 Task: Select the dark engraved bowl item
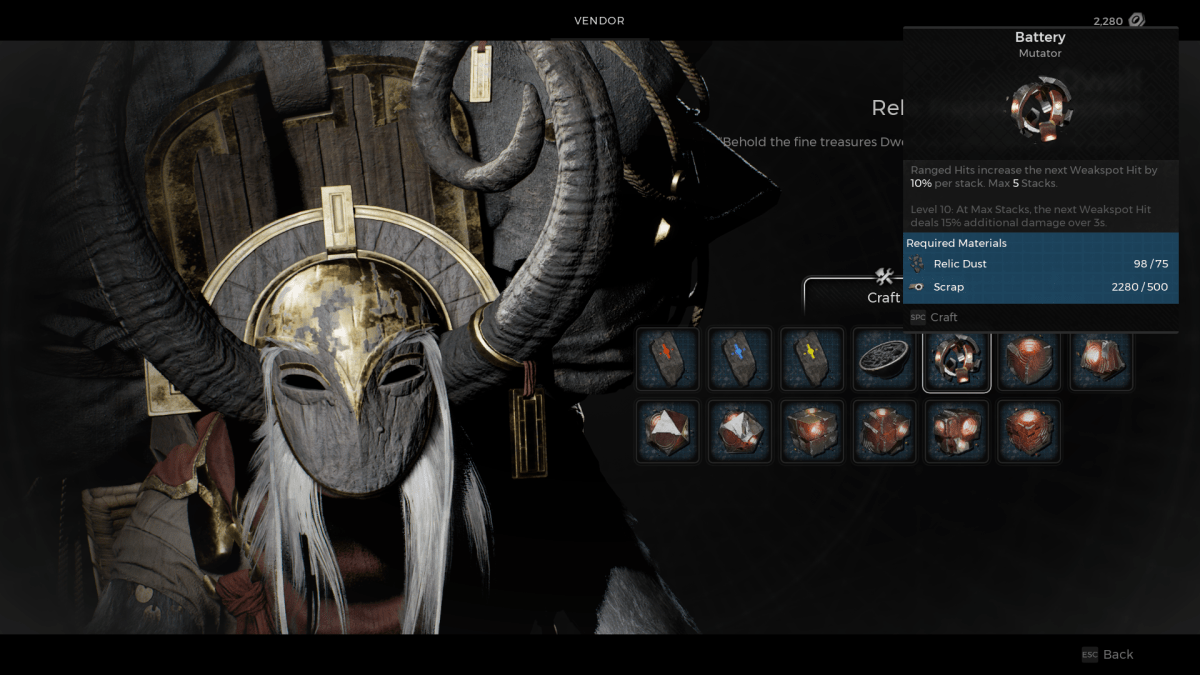point(884,359)
